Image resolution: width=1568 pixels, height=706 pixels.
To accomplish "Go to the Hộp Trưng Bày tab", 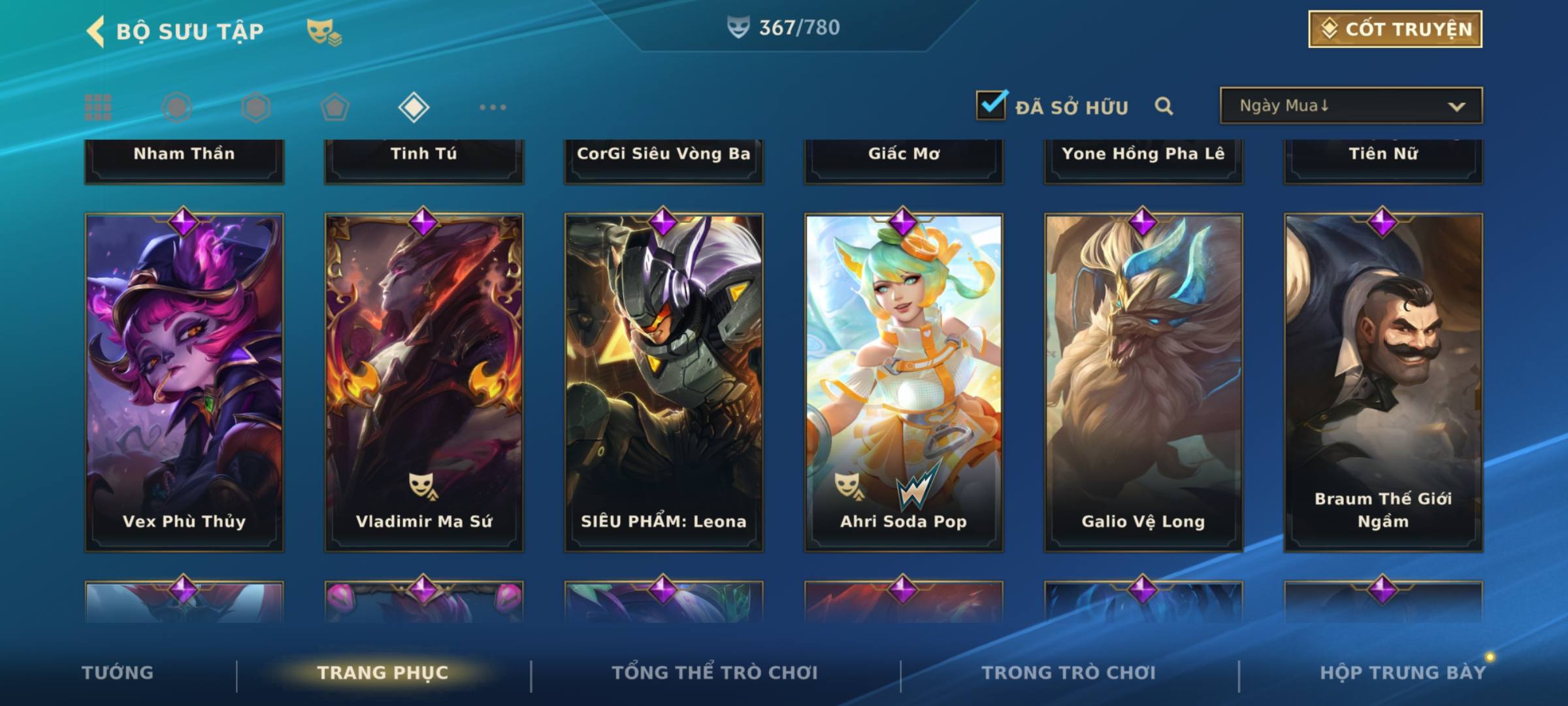I will click(1403, 673).
